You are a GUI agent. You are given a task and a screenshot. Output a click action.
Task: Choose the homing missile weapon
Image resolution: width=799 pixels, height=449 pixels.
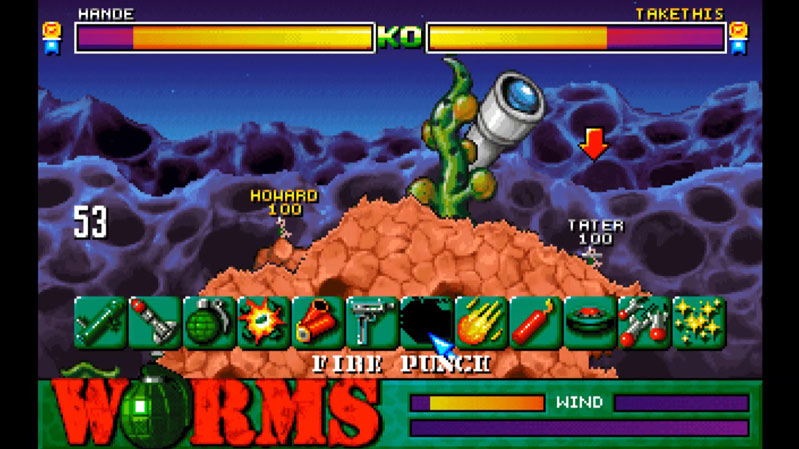pos(155,322)
